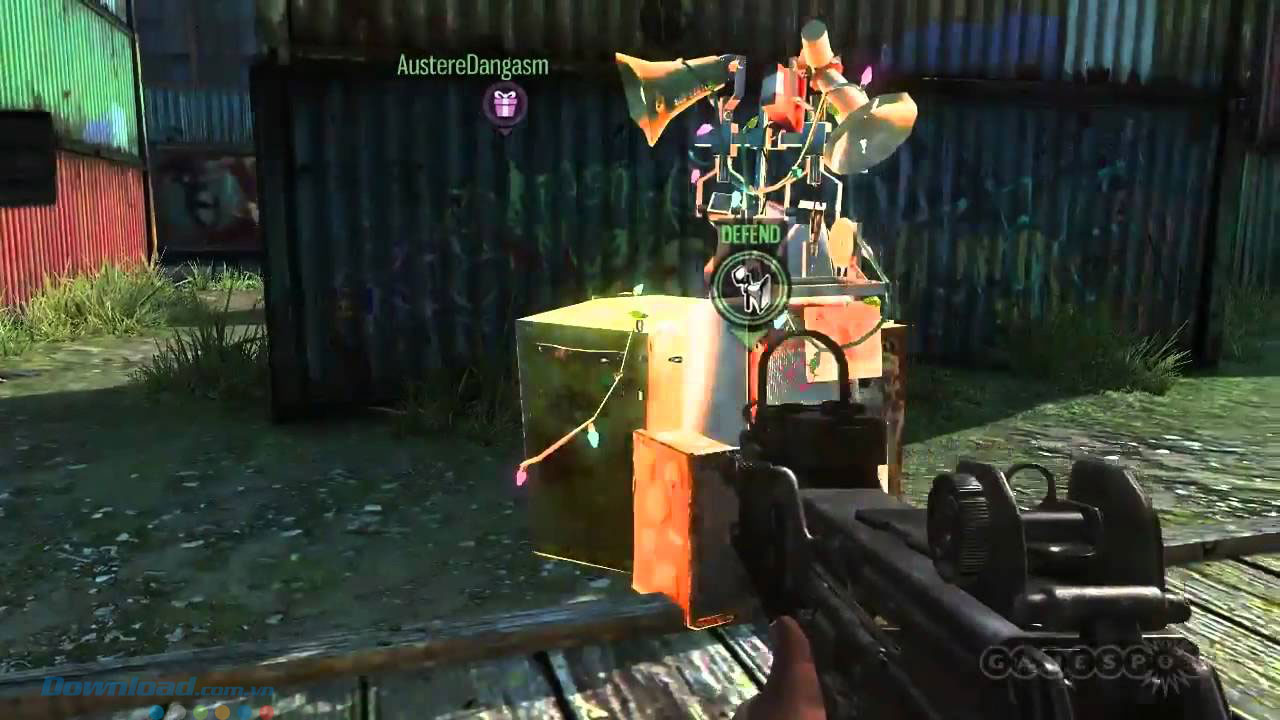Click the blue dot icon under Download watermark

[x=155, y=711]
